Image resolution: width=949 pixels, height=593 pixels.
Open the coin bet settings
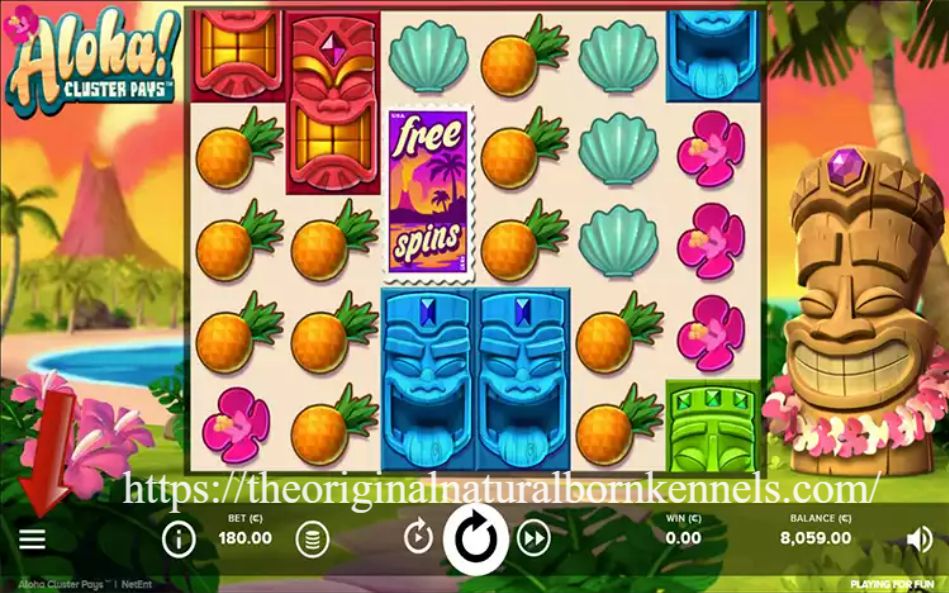point(312,540)
